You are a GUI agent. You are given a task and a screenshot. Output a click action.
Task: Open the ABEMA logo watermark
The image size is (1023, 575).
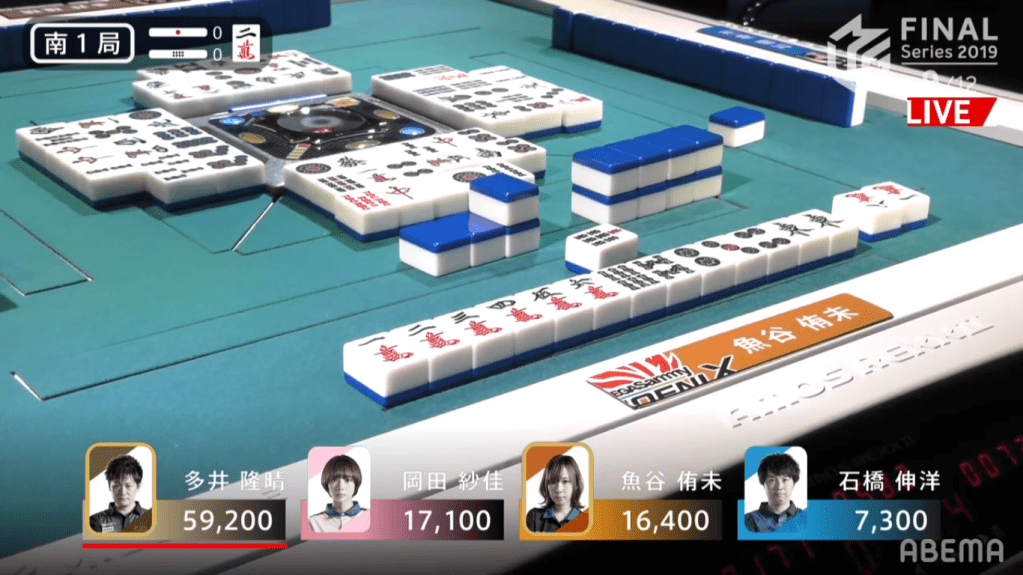pos(951,551)
